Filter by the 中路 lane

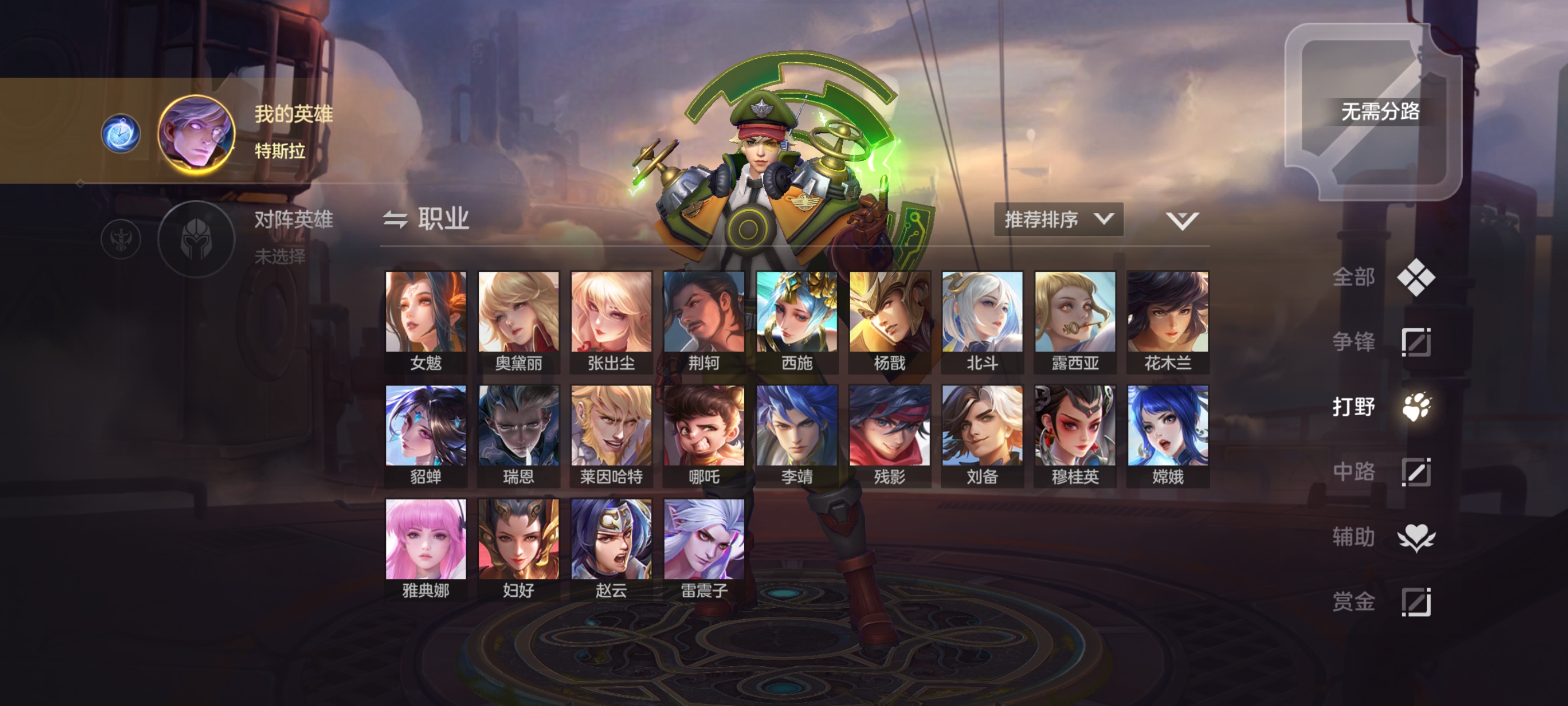click(1382, 471)
